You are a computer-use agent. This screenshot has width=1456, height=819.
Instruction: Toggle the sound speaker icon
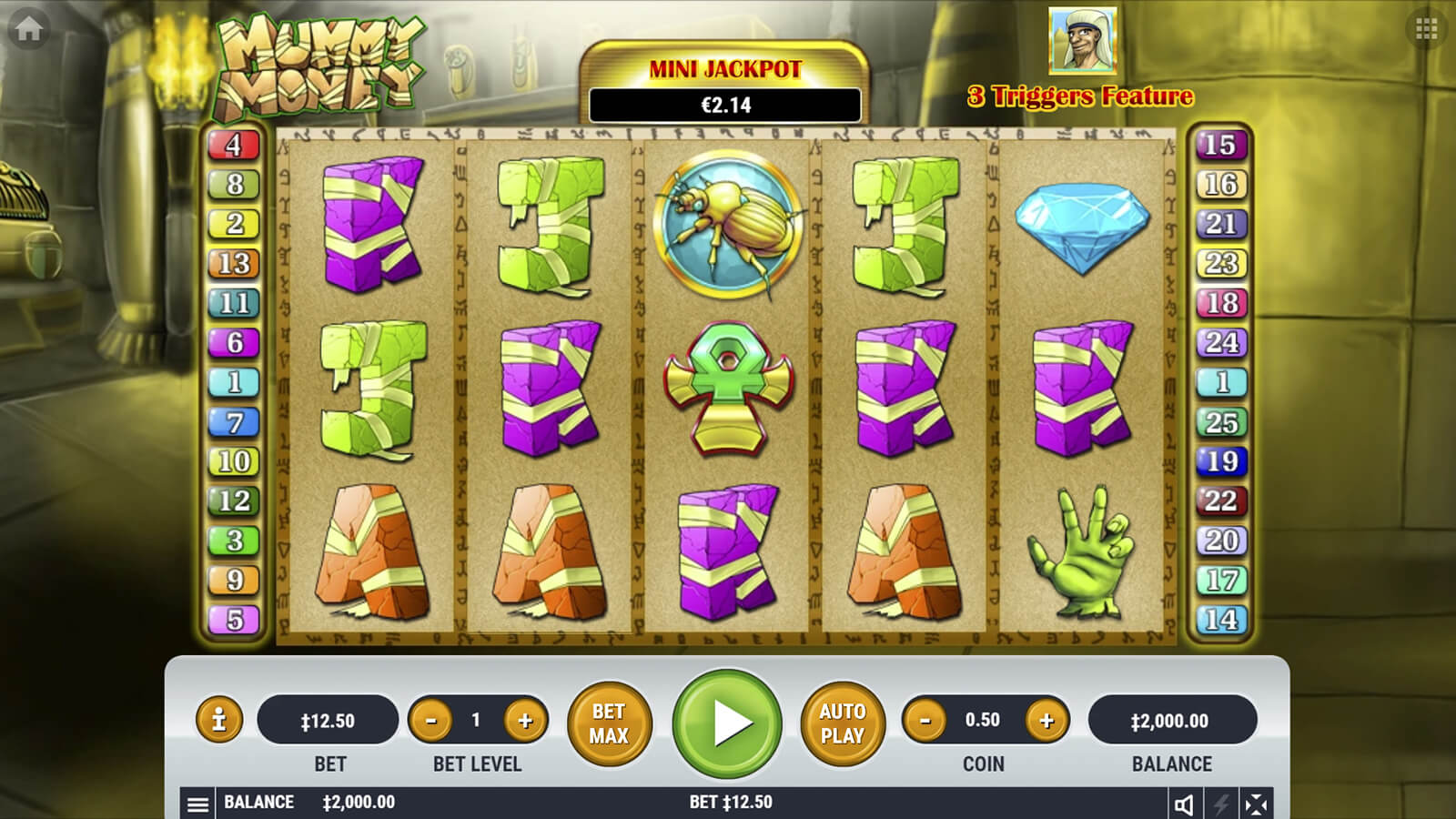click(x=1184, y=804)
